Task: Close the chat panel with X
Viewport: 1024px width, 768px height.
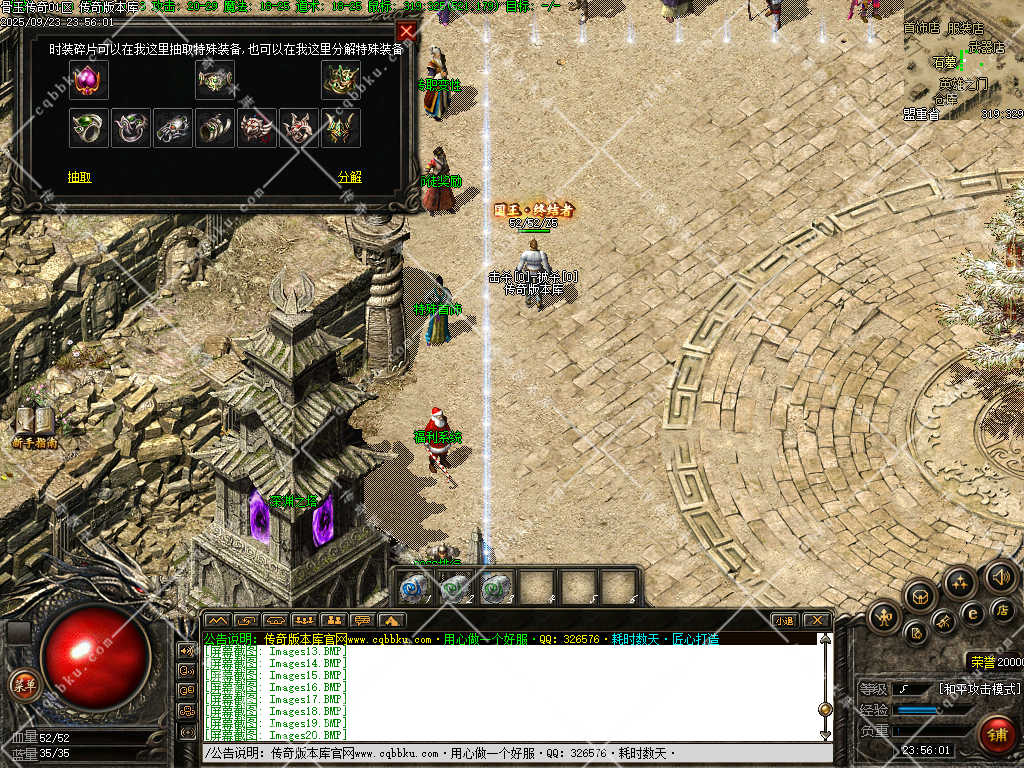Action: (816, 620)
